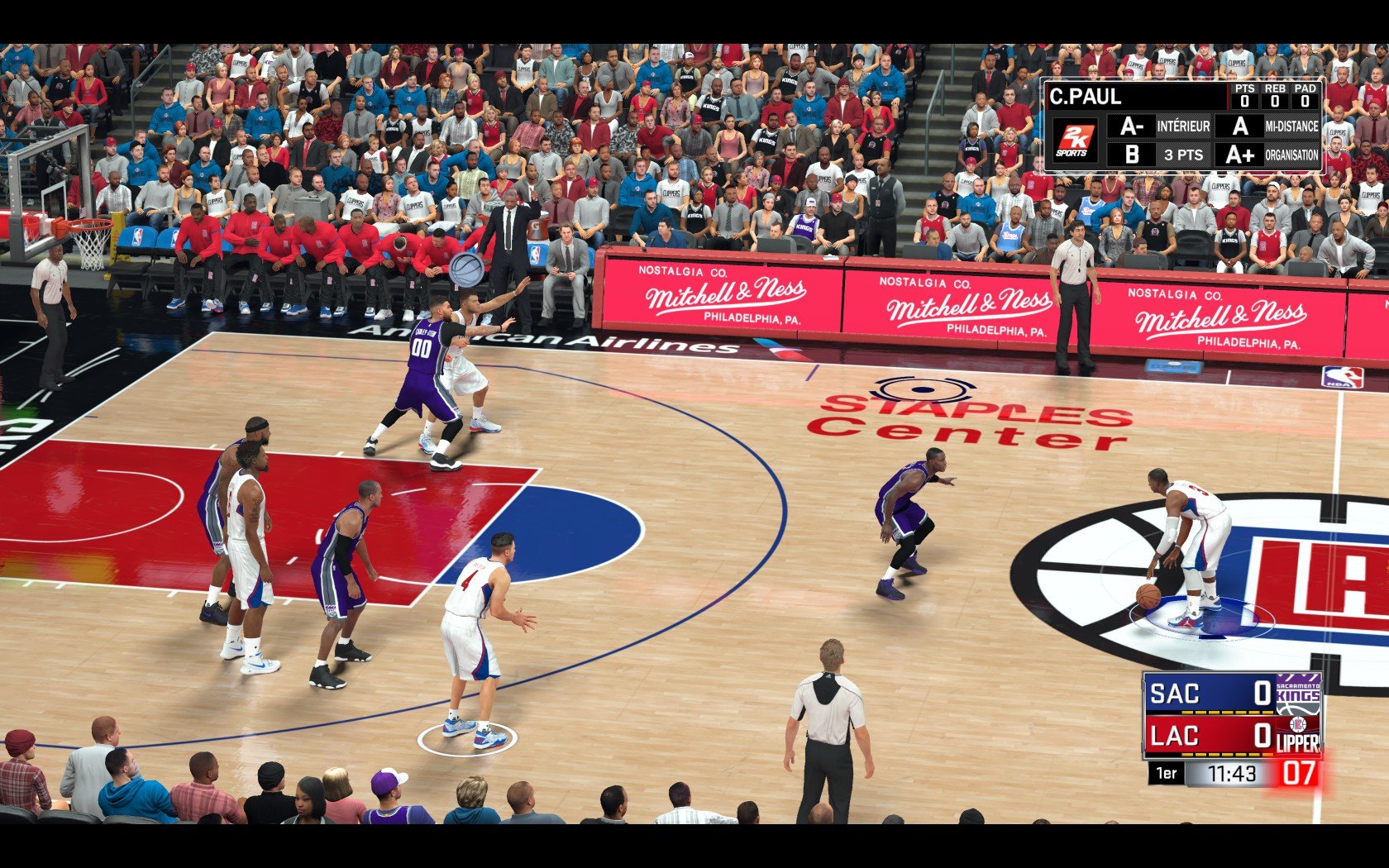Select the 1er quarter label
1389x868 pixels.
[x=1167, y=772]
